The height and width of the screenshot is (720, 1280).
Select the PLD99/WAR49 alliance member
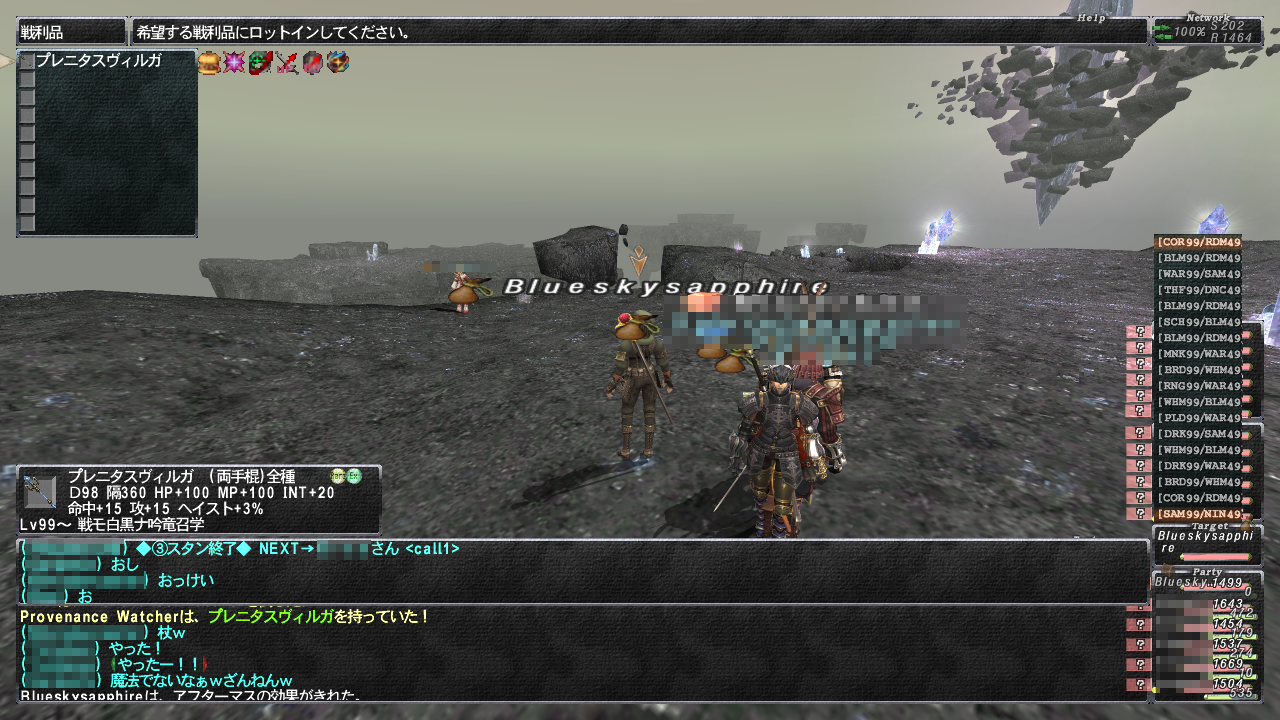[1199, 418]
